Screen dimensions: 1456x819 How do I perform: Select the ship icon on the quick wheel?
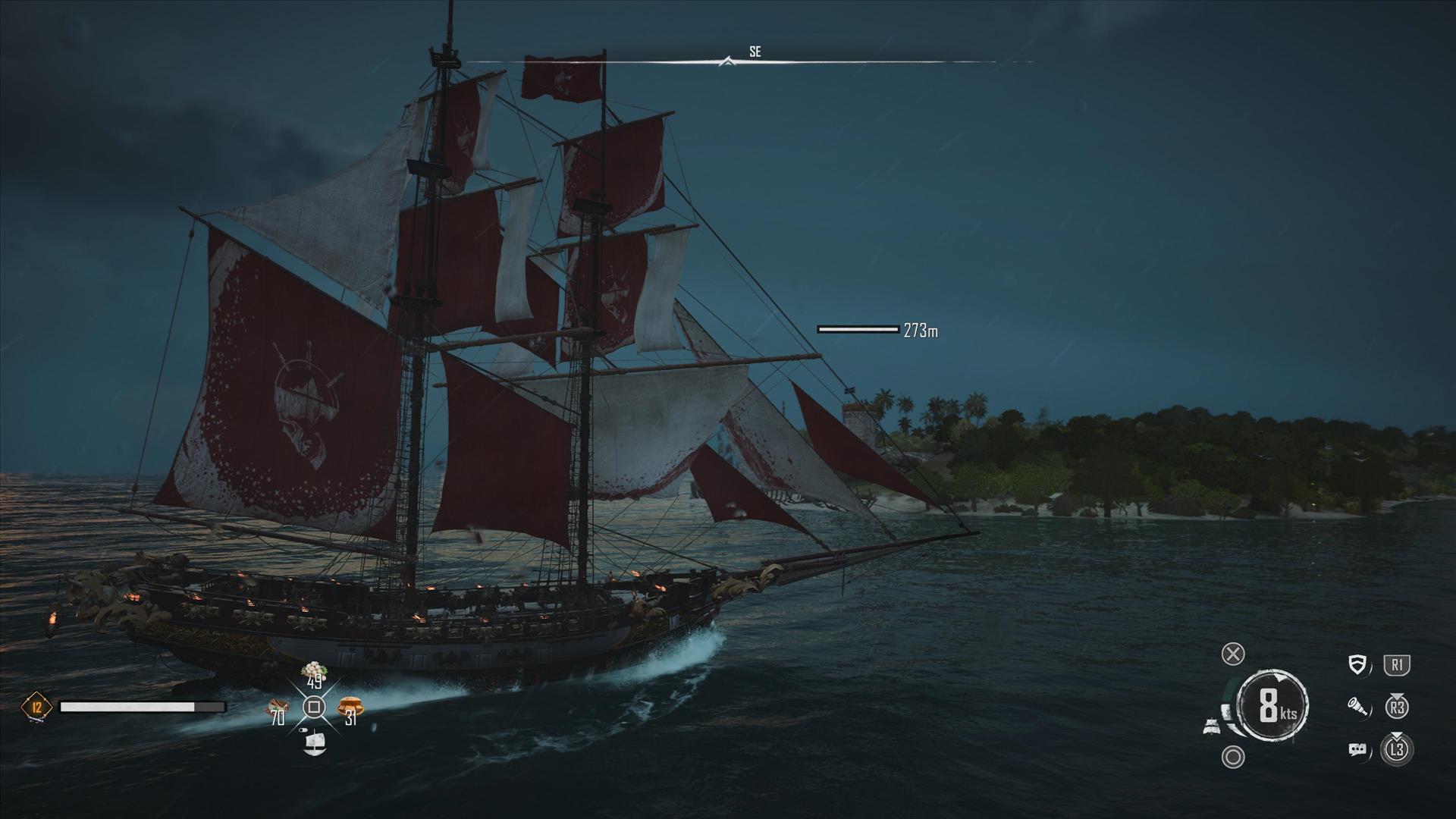[x=314, y=743]
